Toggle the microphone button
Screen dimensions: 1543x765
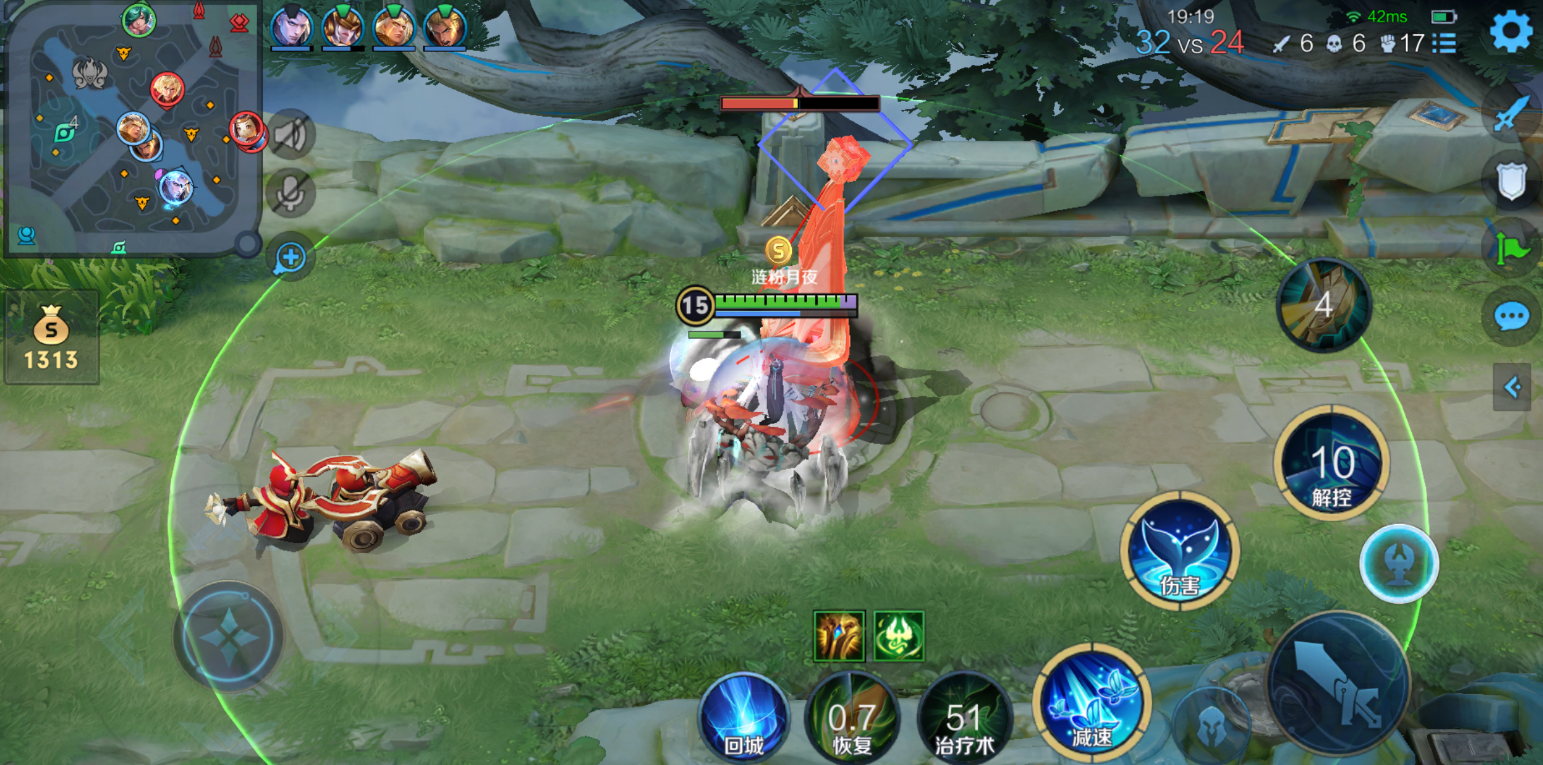coord(291,193)
